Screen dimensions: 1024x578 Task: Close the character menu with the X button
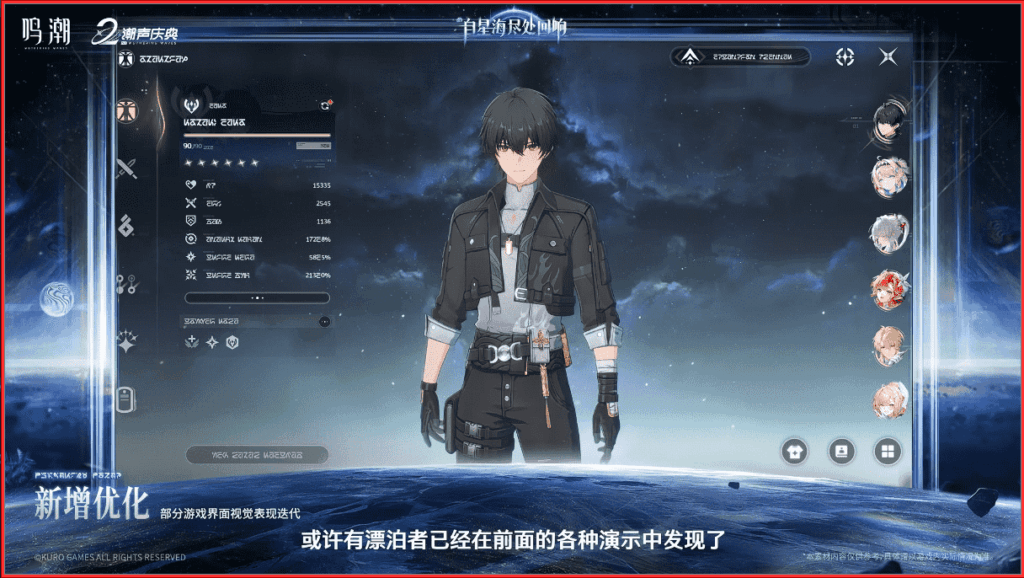pos(888,57)
